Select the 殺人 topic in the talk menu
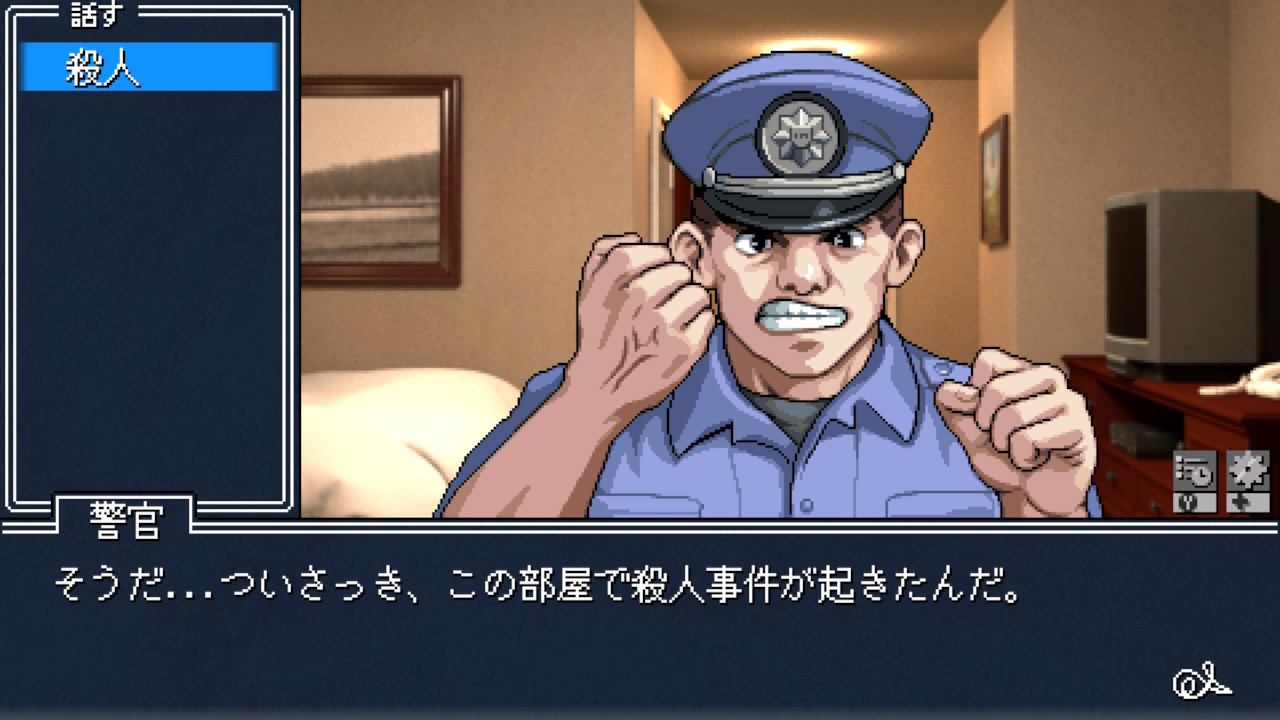 (x=148, y=68)
